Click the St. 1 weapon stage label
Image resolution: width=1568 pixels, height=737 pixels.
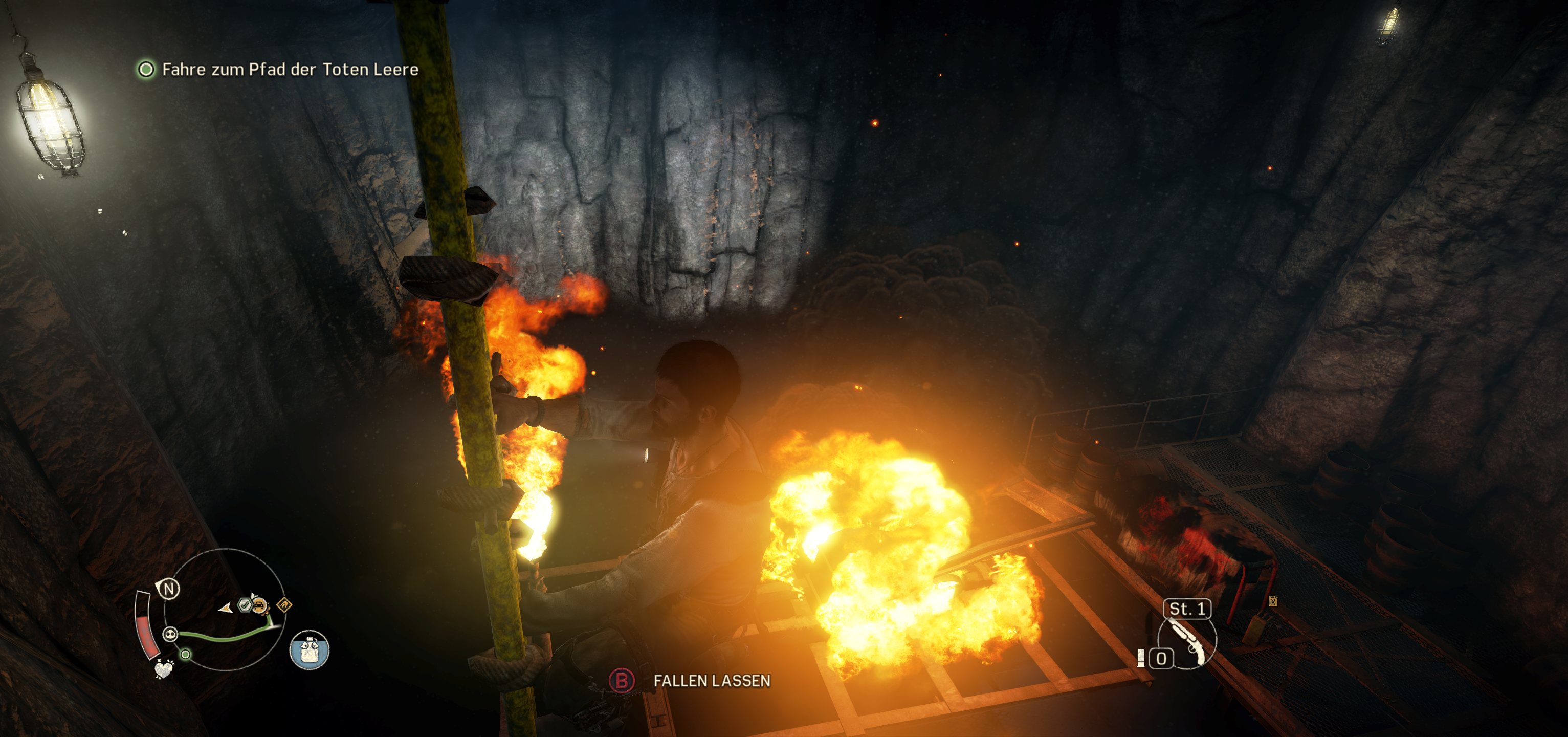tap(1187, 609)
